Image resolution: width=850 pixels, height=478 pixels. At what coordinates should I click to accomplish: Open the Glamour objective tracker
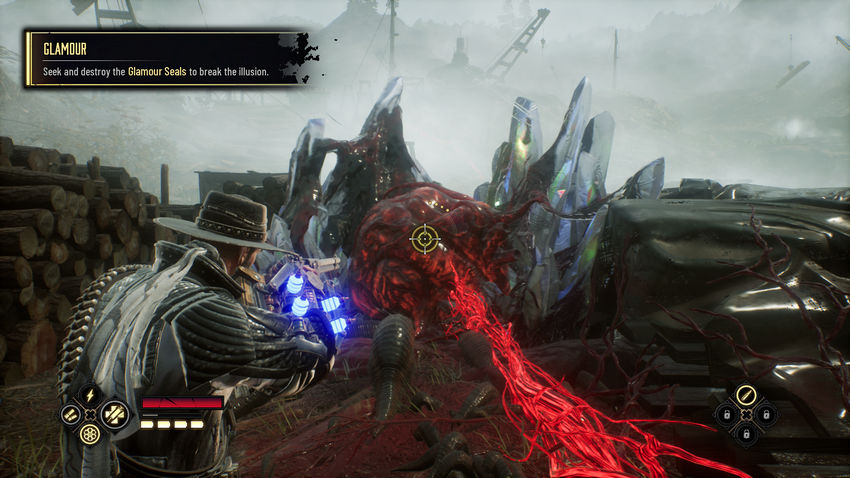tap(160, 59)
